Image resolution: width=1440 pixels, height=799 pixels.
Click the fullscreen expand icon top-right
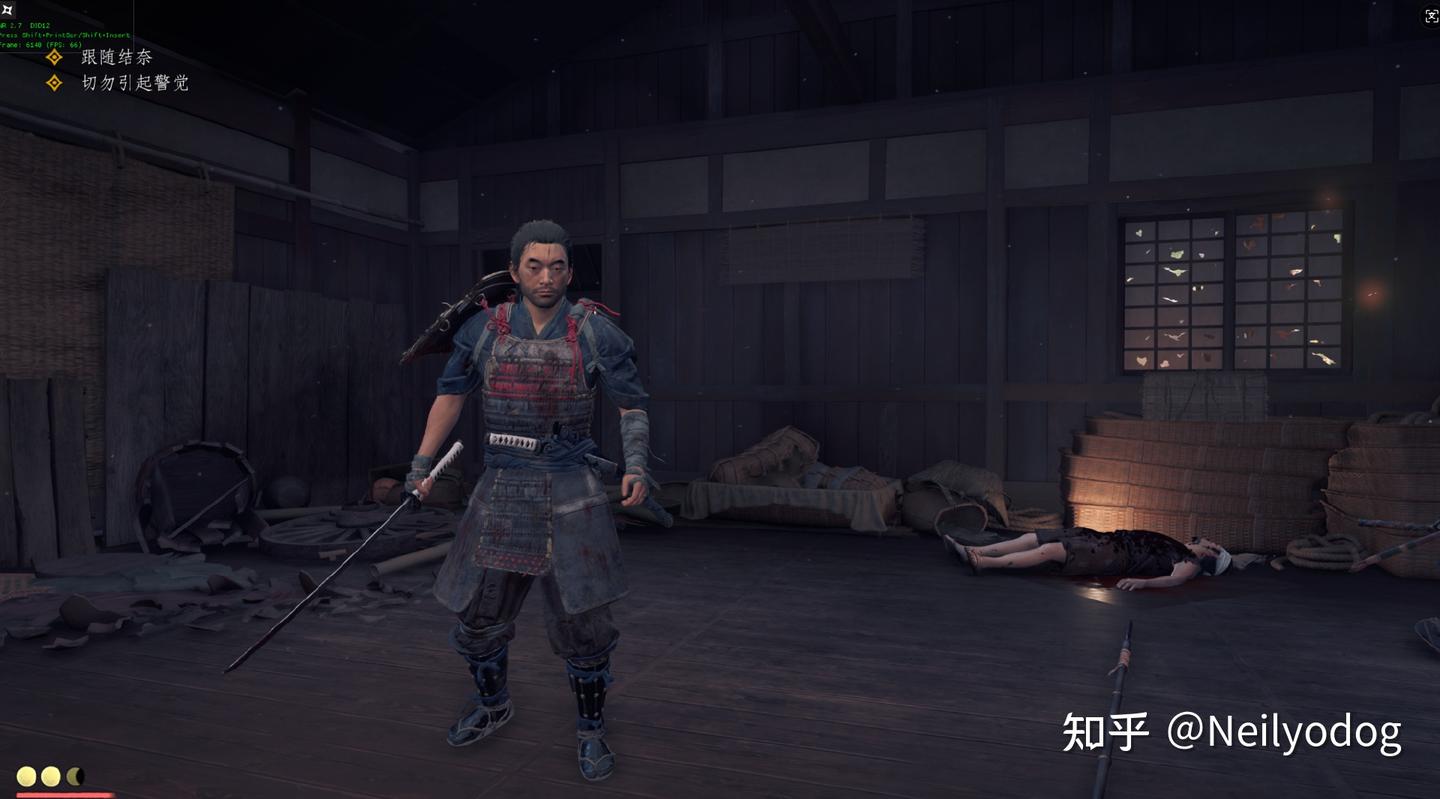(1430, 16)
